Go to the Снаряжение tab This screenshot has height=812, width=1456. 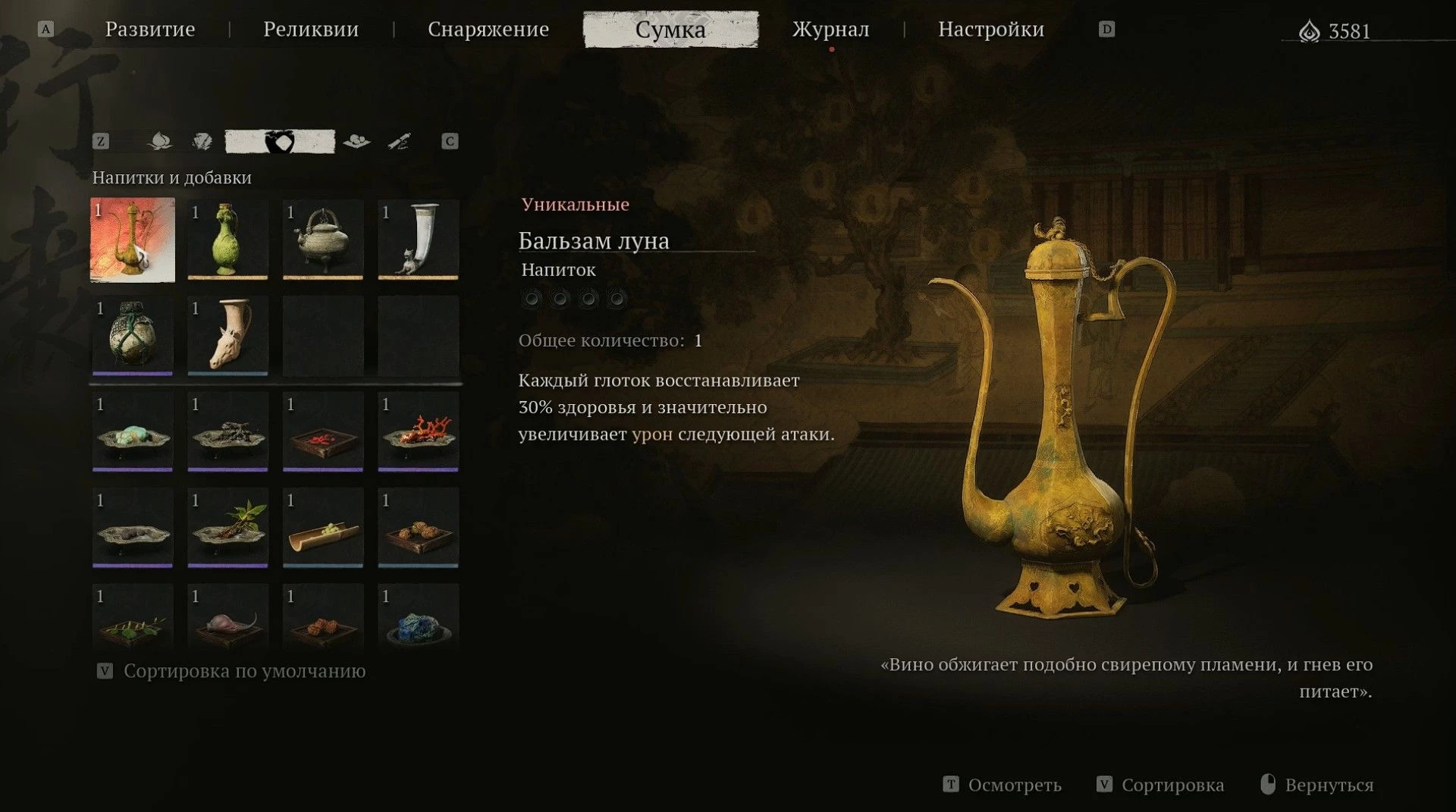(488, 30)
